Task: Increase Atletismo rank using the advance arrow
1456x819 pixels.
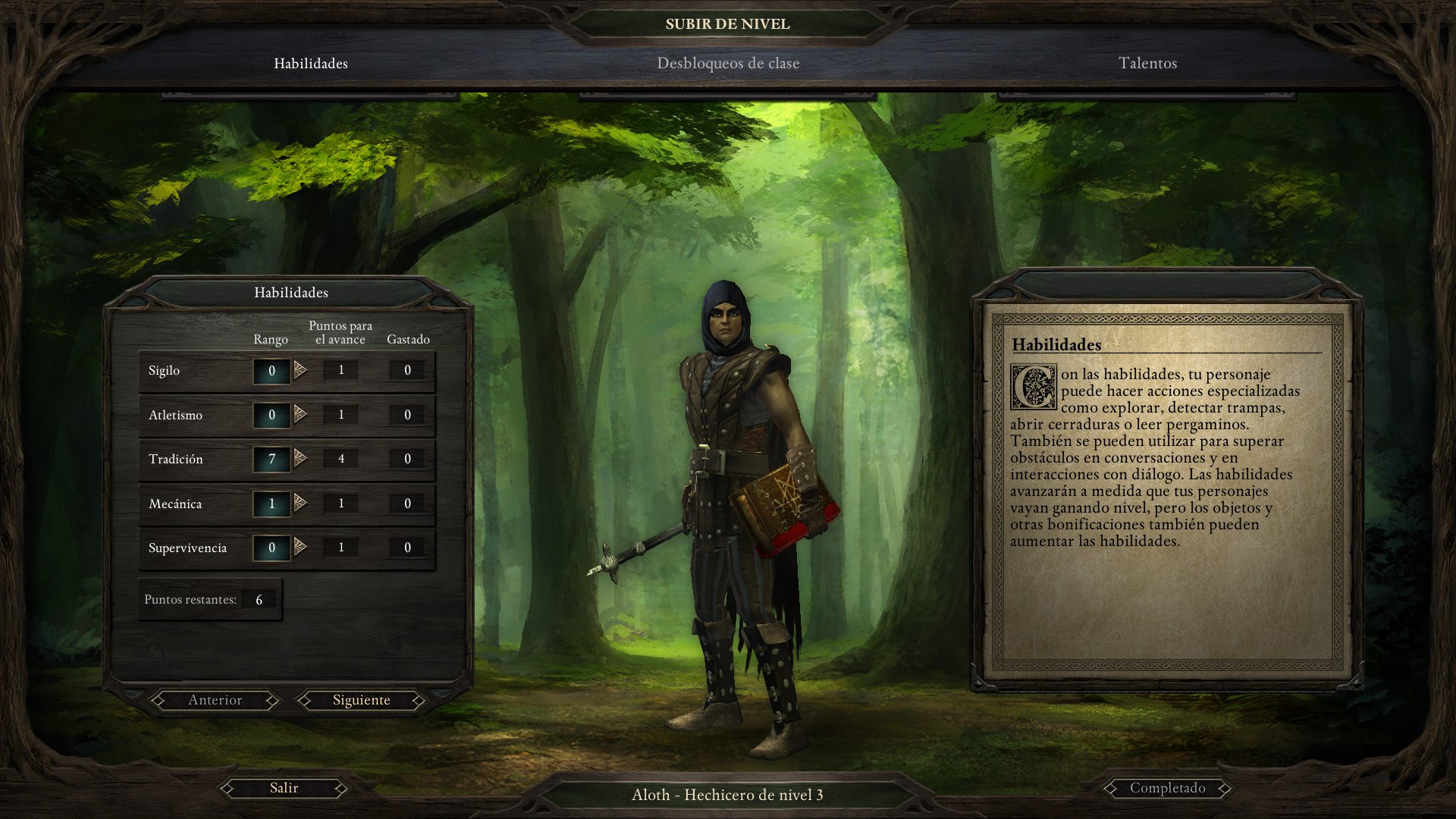Action: coord(302,415)
